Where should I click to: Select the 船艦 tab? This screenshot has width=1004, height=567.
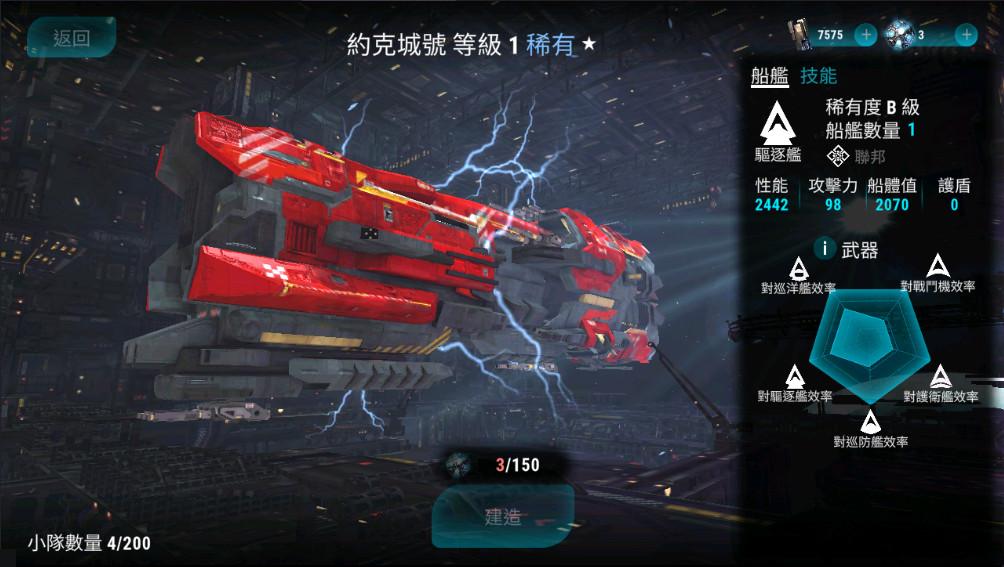point(770,76)
